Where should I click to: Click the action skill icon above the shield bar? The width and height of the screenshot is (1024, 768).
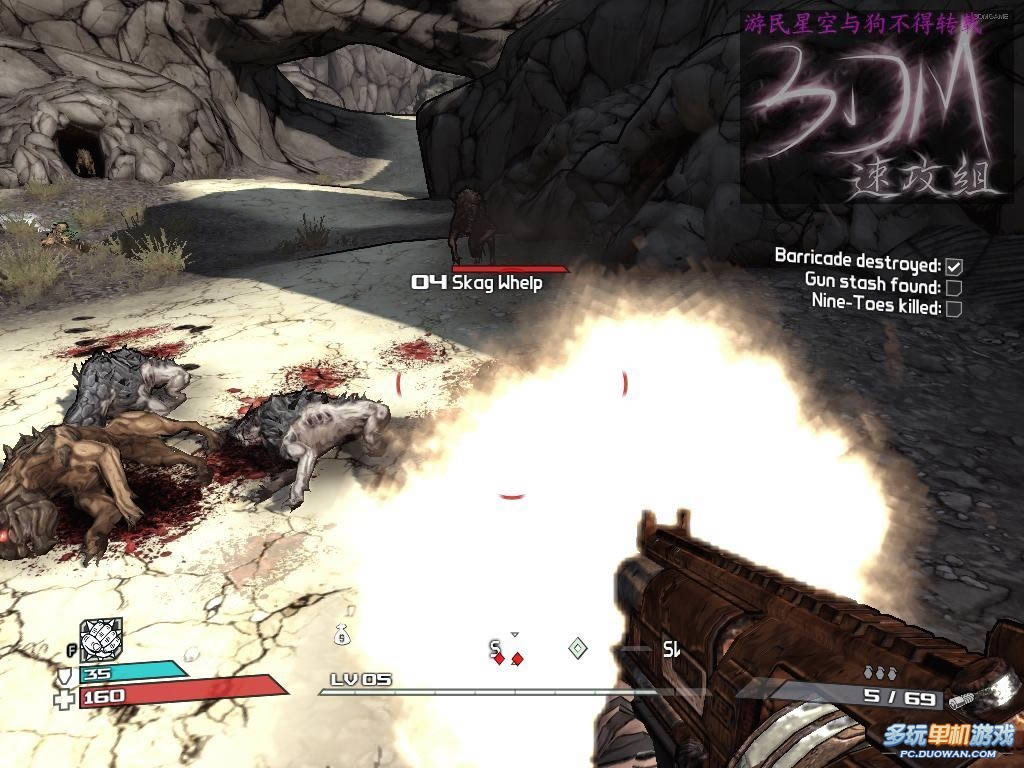click(x=101, y=639)
